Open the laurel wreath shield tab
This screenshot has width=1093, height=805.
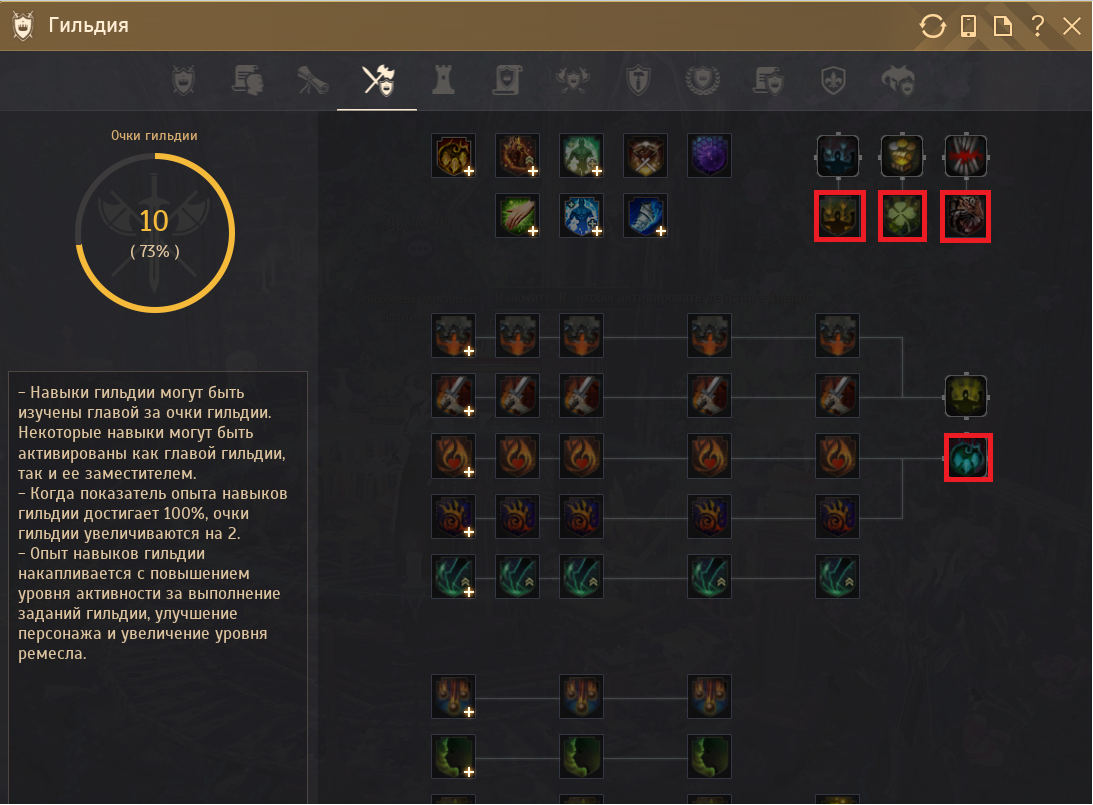click(702, 80)
